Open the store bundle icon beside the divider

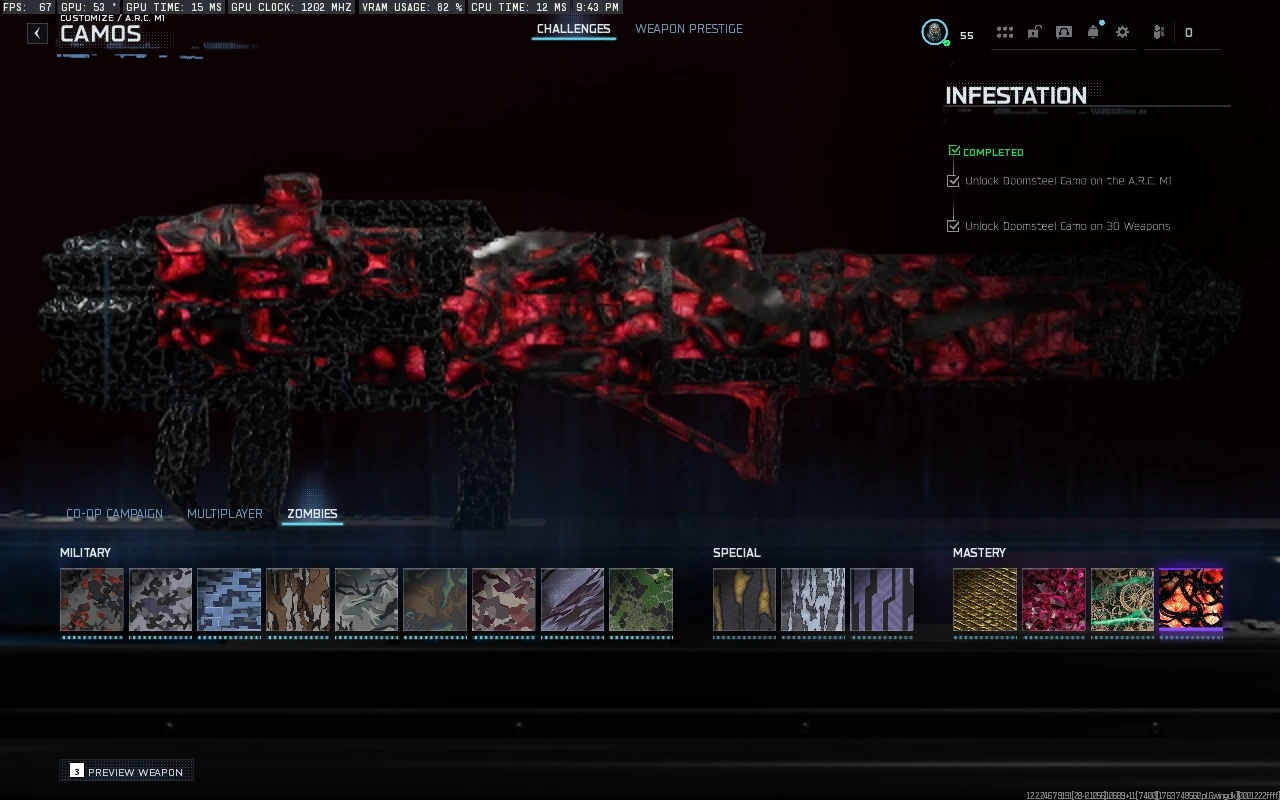pos(1158,32)
